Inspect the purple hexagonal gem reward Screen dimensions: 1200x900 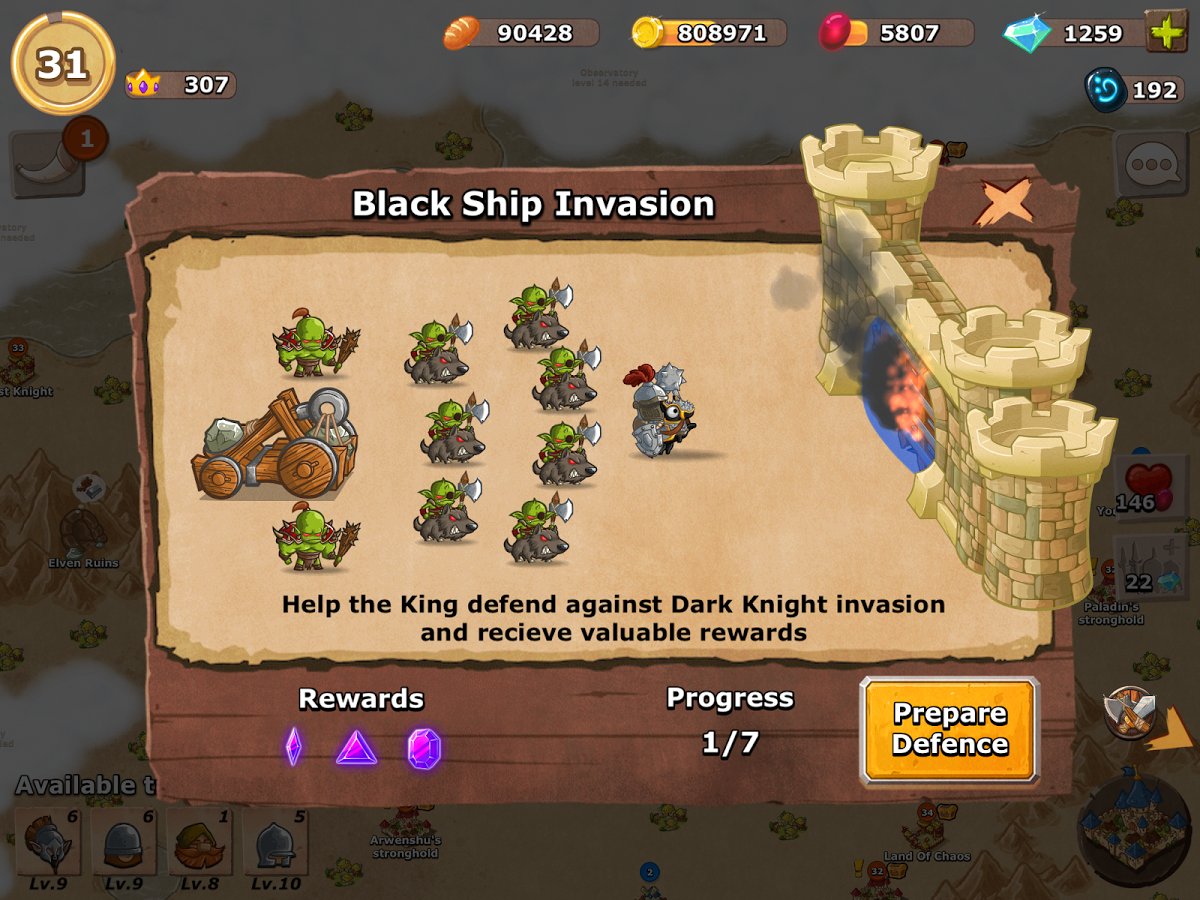[x=424, y=748]
